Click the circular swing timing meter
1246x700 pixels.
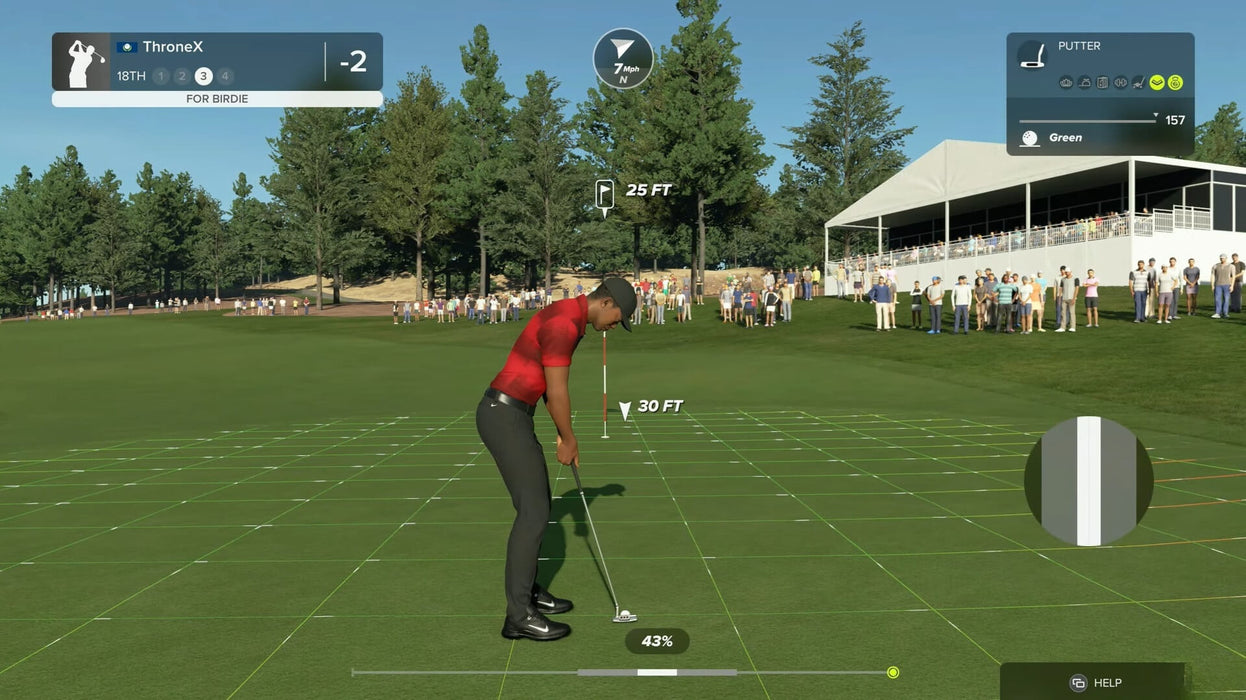pos(1088,481)
